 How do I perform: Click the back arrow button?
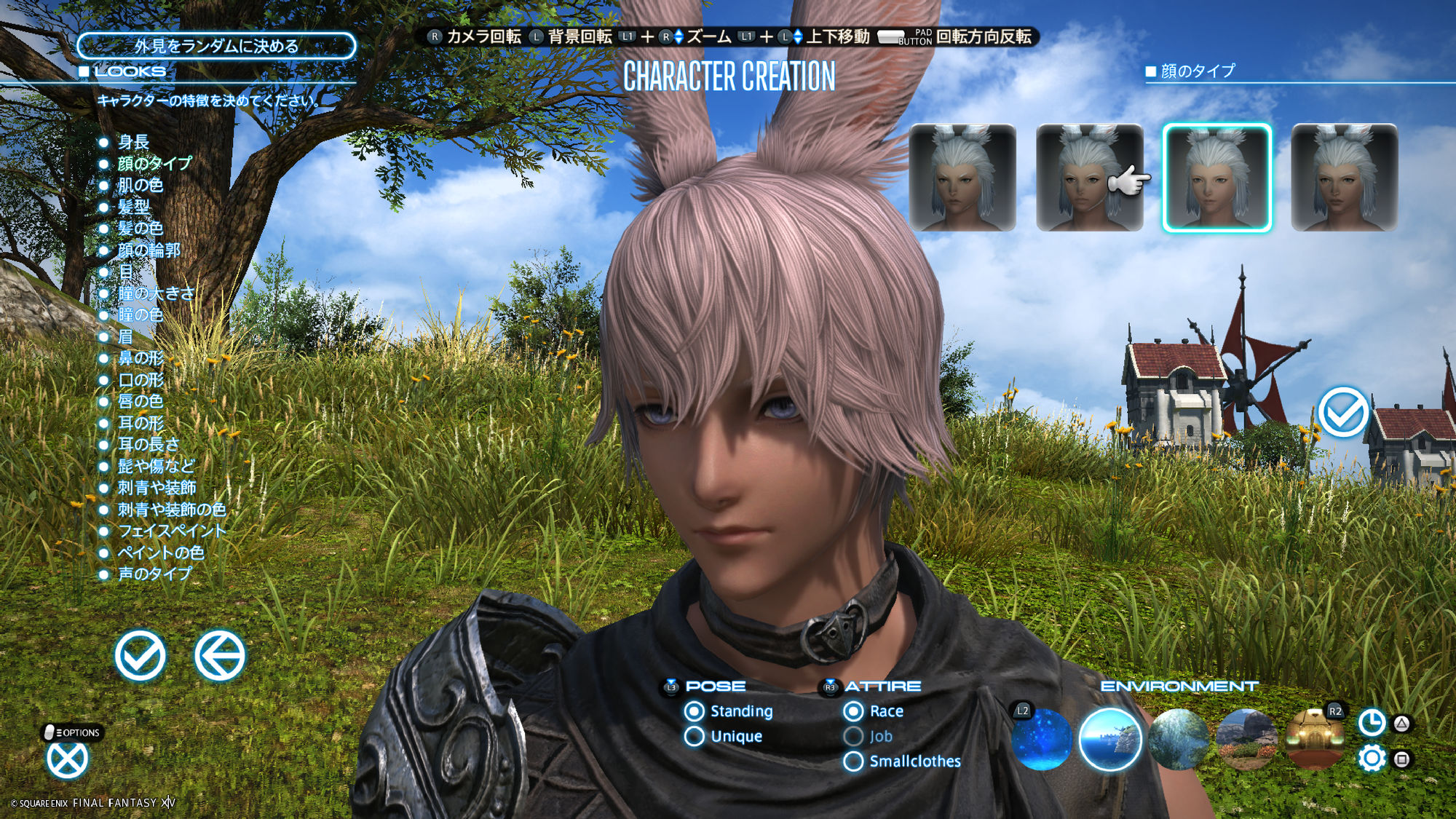click(219, 655)
